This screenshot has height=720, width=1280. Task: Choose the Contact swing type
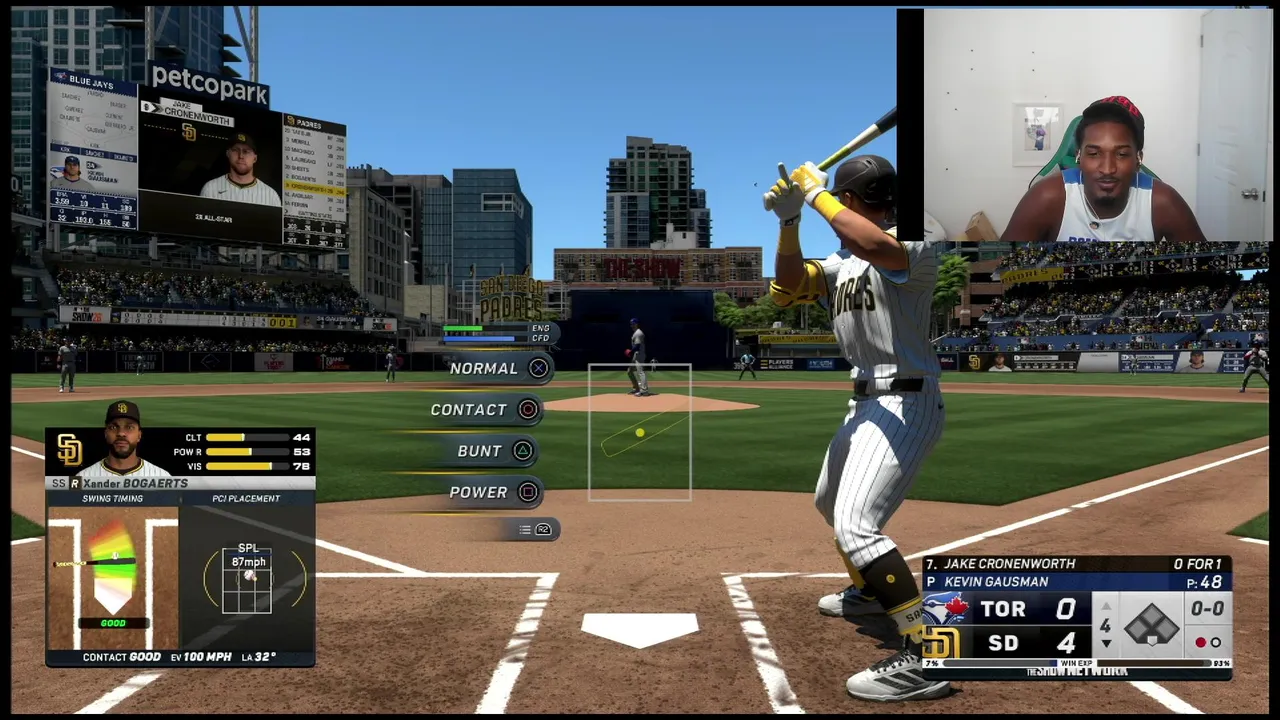coord(484,409)
